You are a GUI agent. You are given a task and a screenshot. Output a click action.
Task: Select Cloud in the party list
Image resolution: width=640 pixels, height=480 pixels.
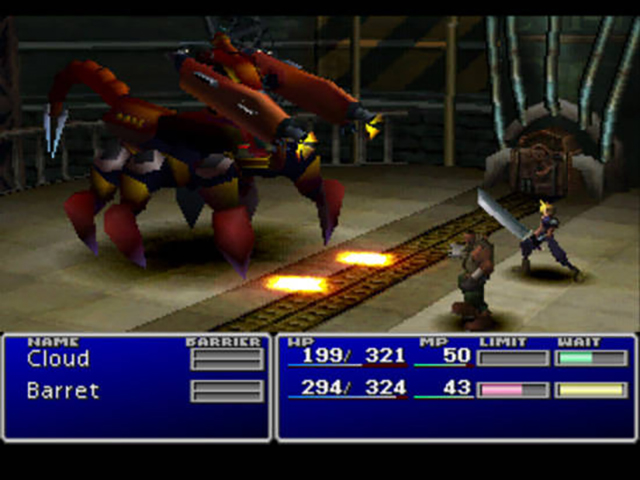[x=58, y=359]
